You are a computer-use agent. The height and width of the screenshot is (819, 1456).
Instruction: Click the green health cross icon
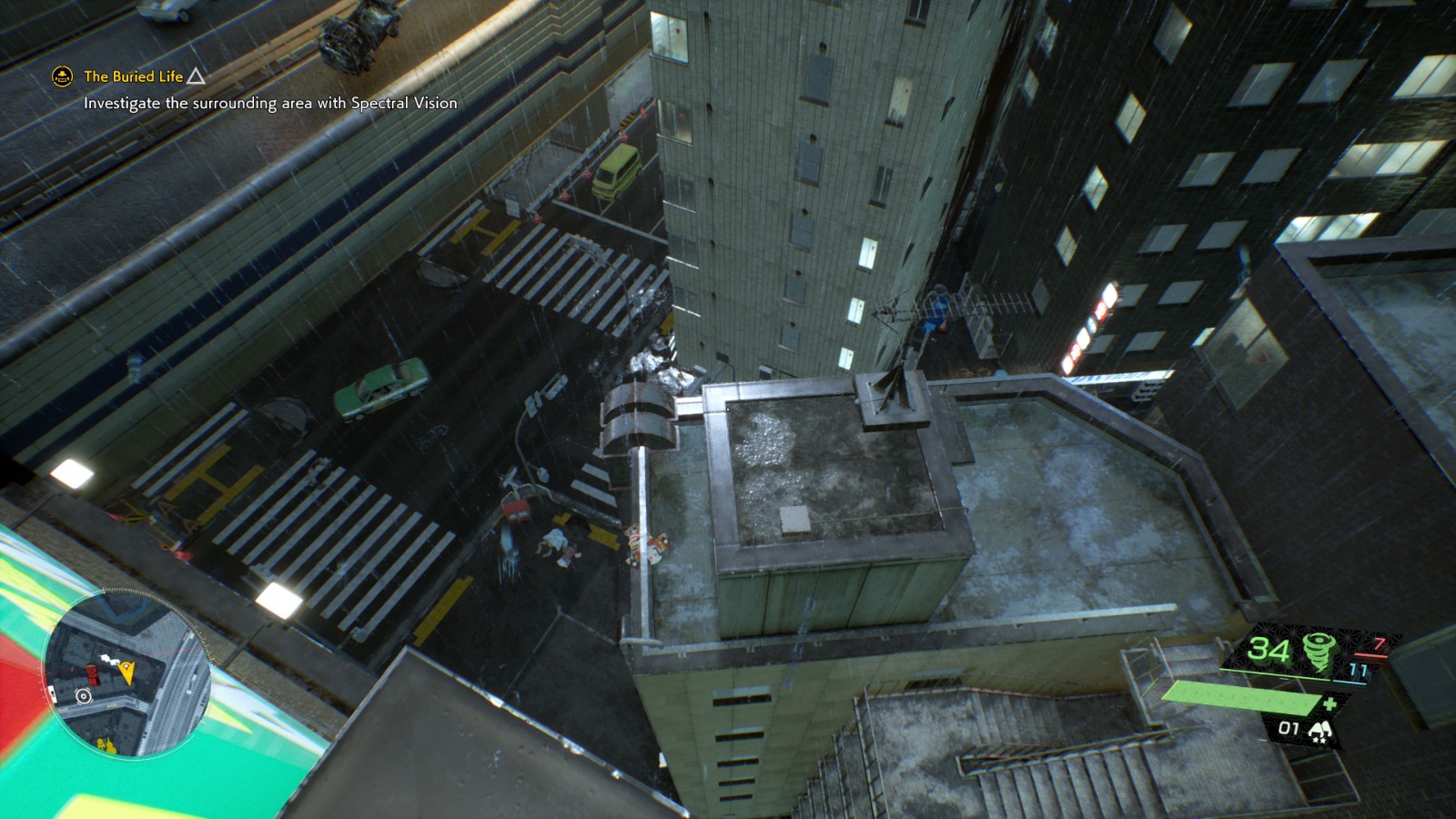tap(1331, 703)
